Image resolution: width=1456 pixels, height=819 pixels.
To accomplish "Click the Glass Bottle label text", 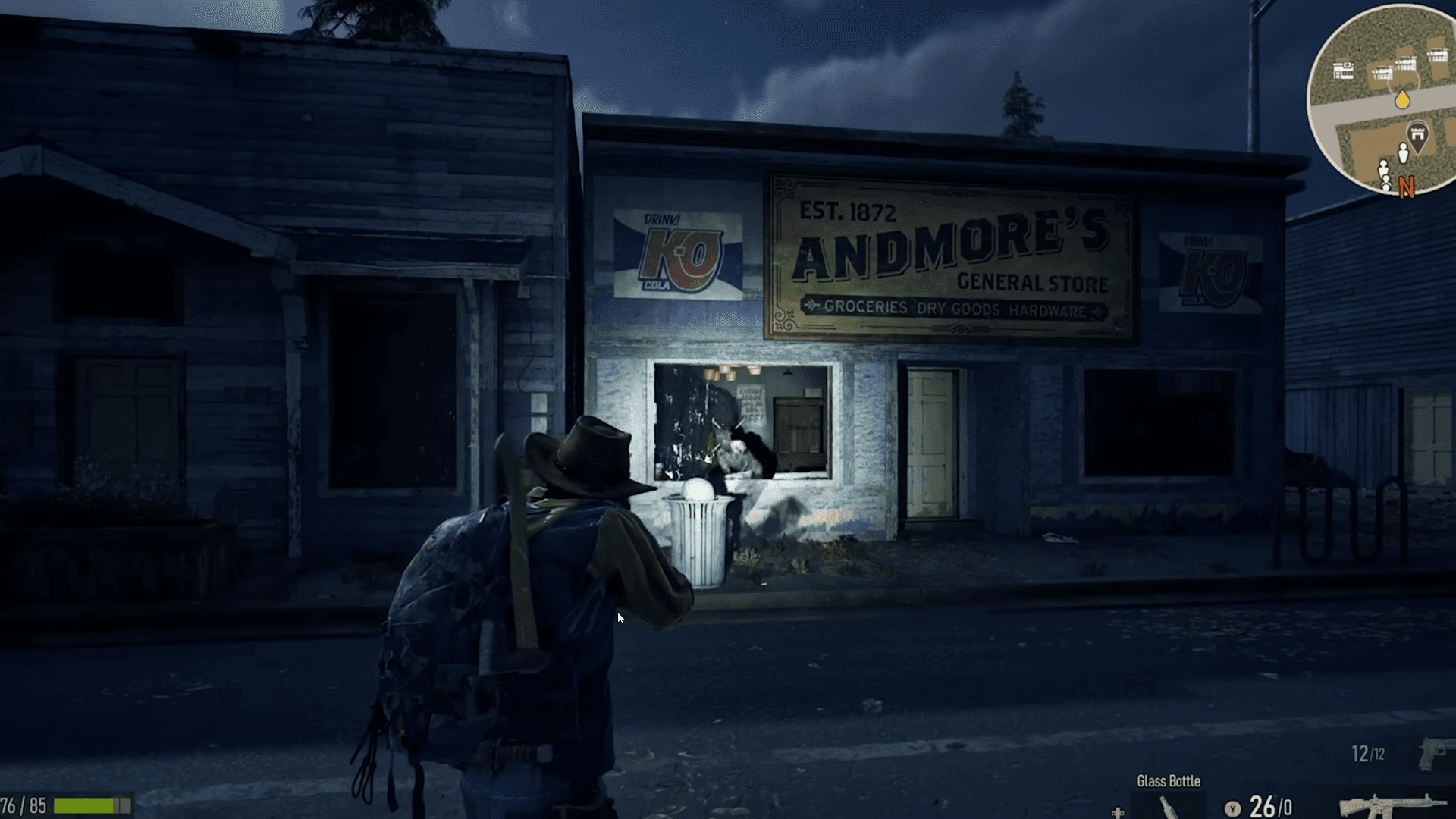I will pos(1169,780).
